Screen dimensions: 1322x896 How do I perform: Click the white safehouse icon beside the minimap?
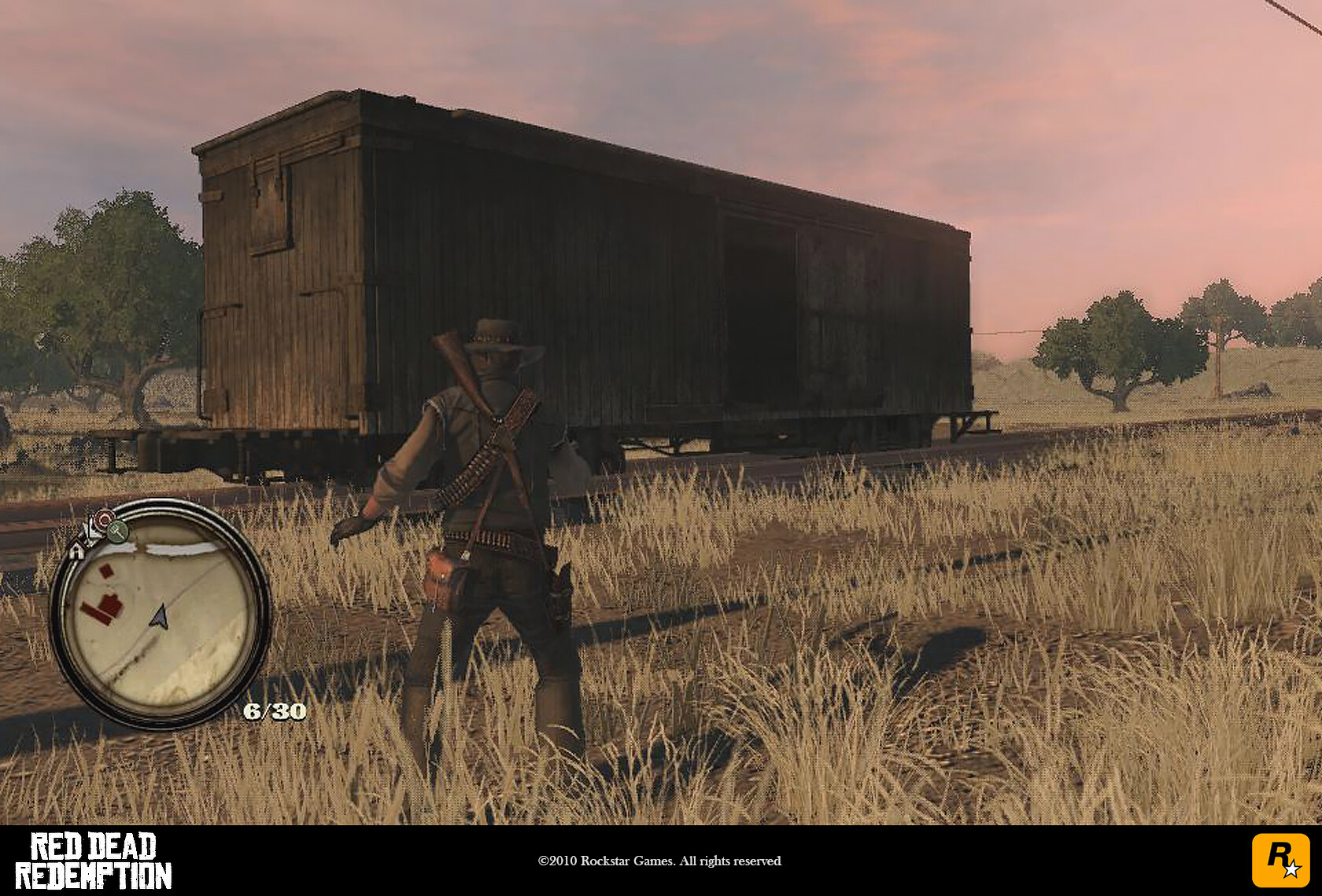[x=77, y=551]
